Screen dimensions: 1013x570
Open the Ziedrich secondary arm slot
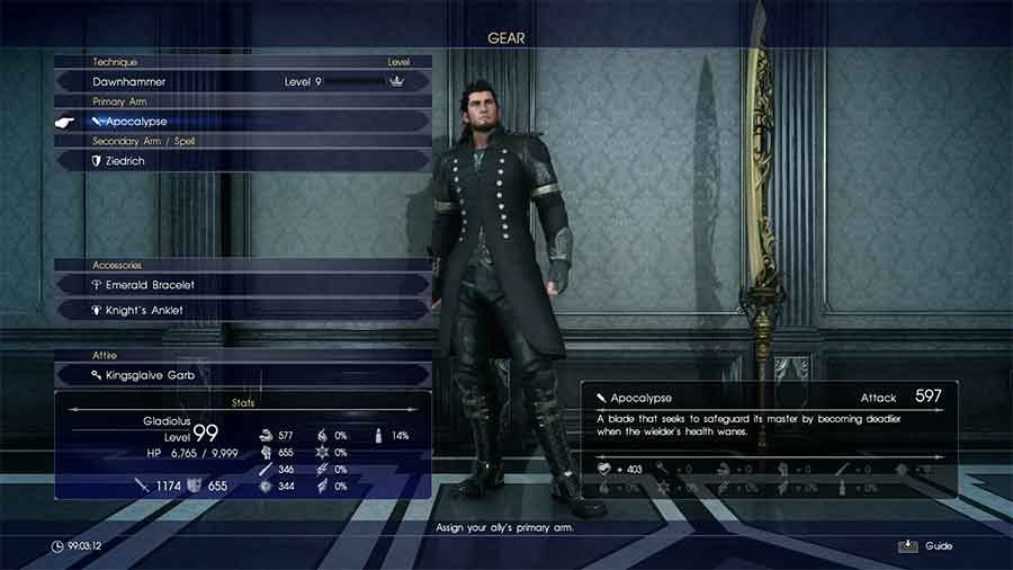click(x=243, y=160)
